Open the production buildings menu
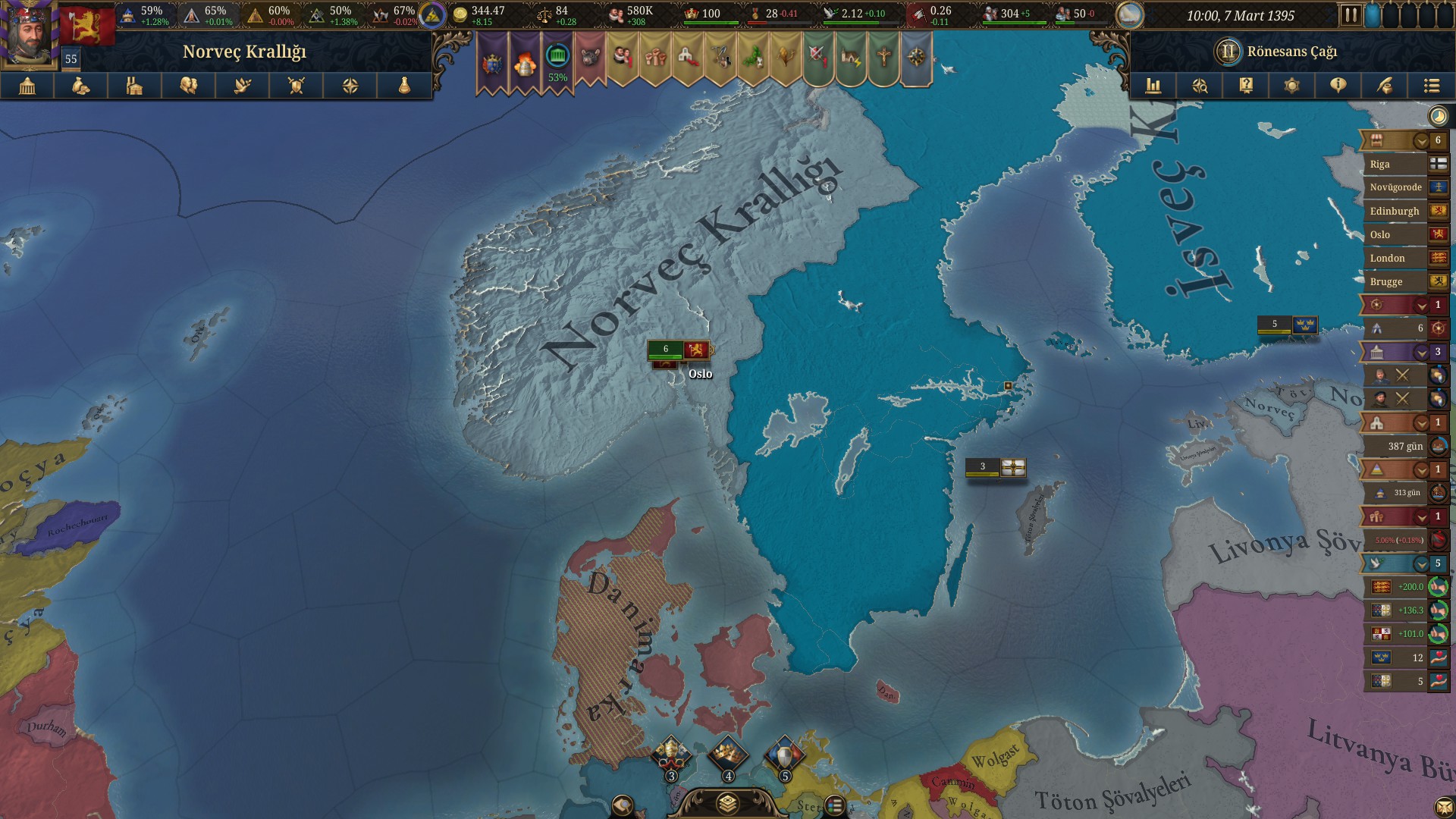Image resolution: width=1456 pixels, height=819 pixels. pyautogui.click(x=135, y=86)
